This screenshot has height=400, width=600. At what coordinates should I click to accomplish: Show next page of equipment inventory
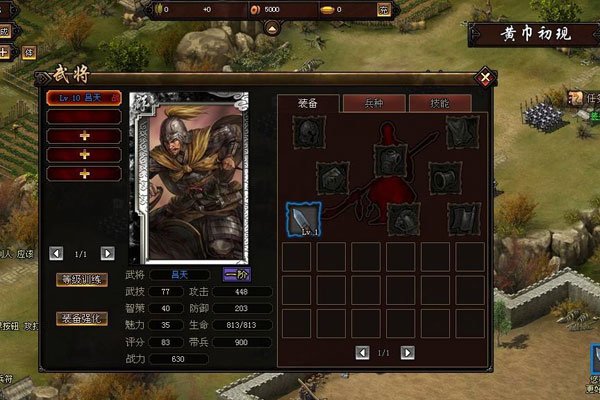tap(408, 352)
